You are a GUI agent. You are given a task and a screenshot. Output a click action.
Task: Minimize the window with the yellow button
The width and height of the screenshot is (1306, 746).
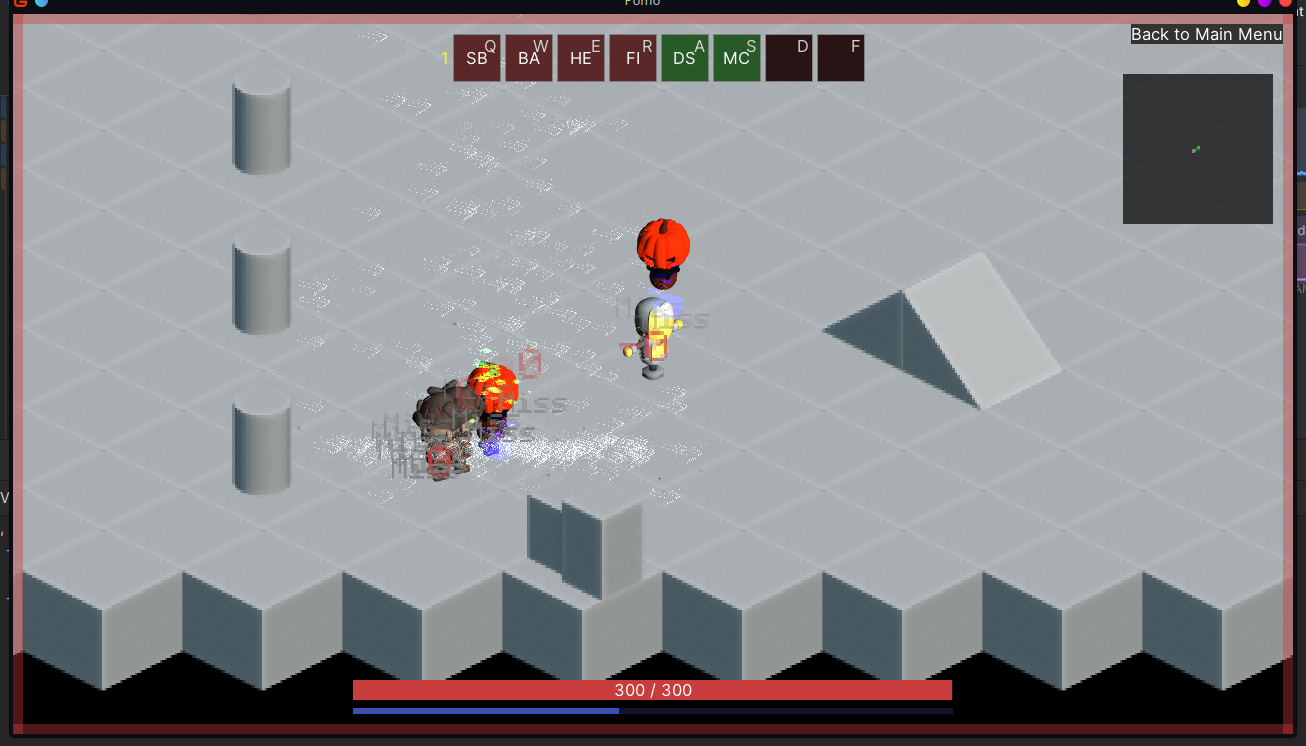coord(1244,3)
